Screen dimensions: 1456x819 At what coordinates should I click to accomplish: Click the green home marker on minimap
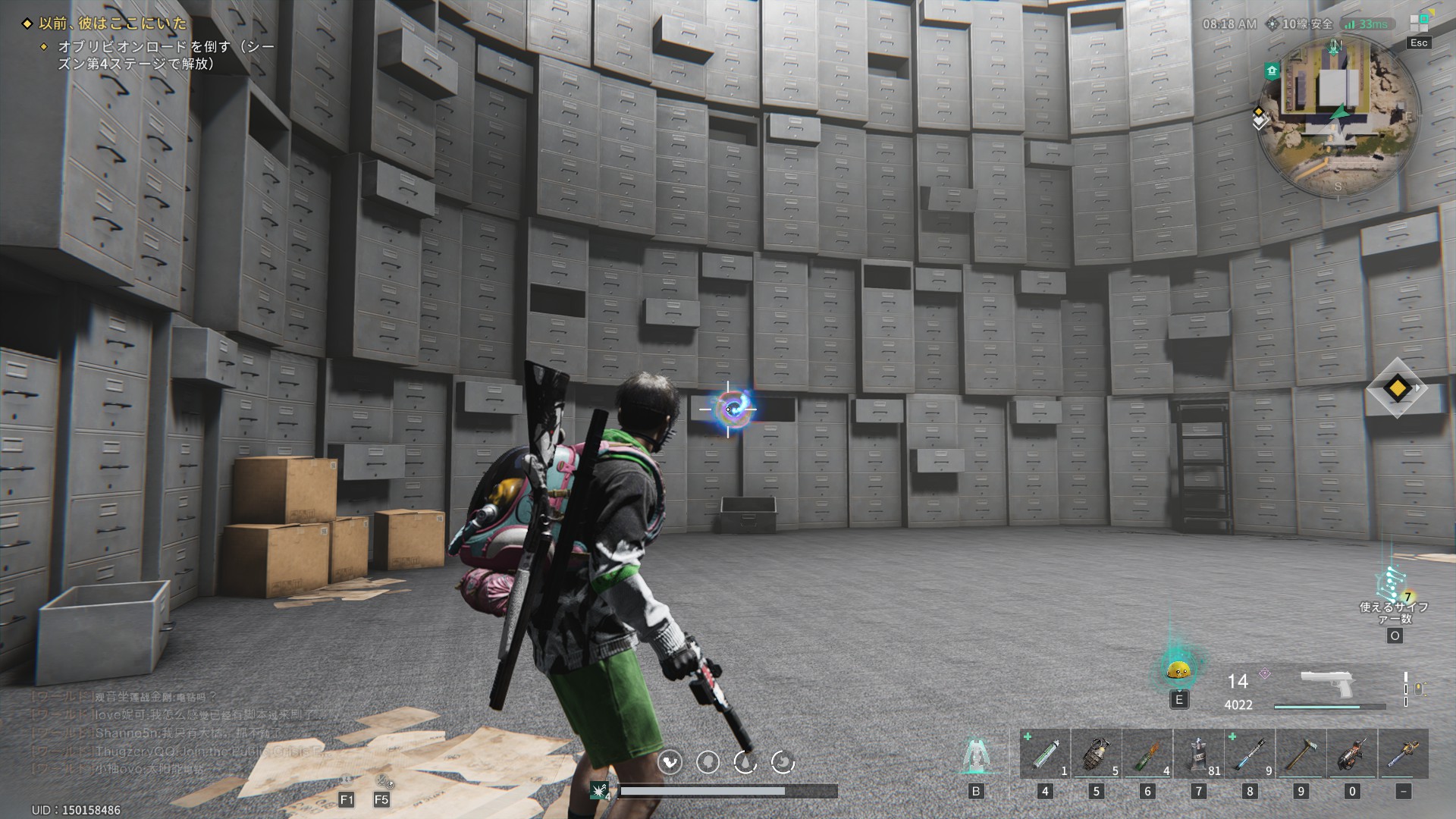(1272, 71)
